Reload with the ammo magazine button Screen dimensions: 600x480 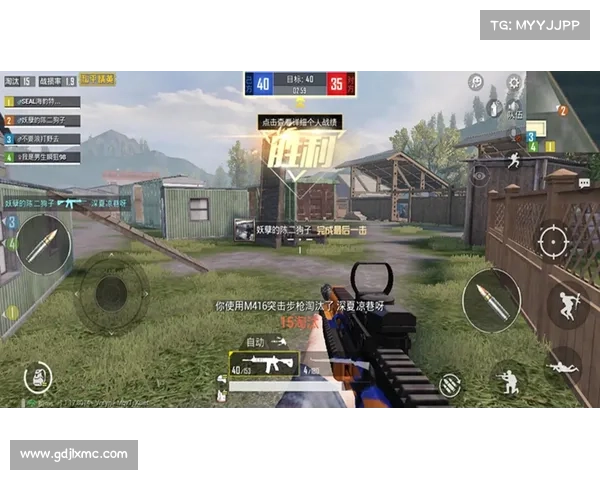[450, 381]
